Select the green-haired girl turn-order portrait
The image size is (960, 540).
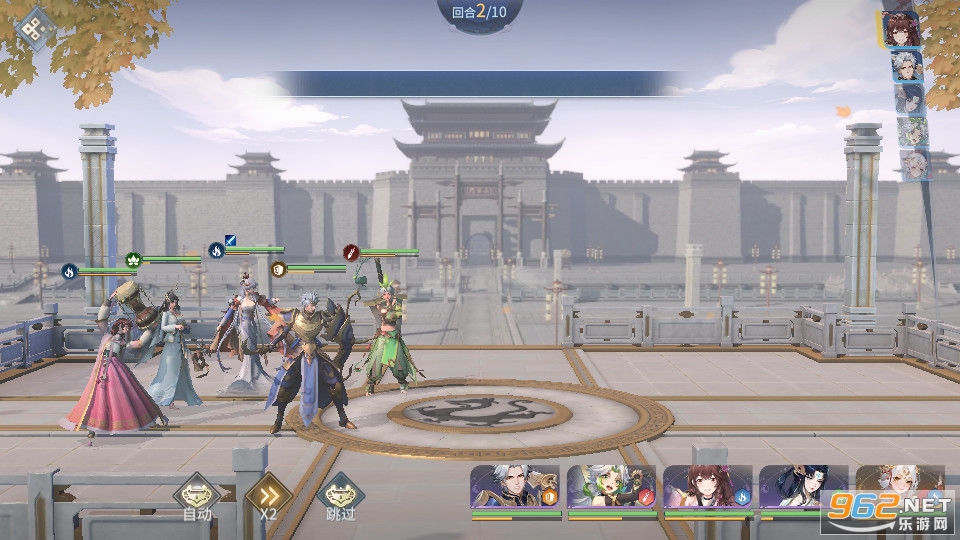coord(911,132)
